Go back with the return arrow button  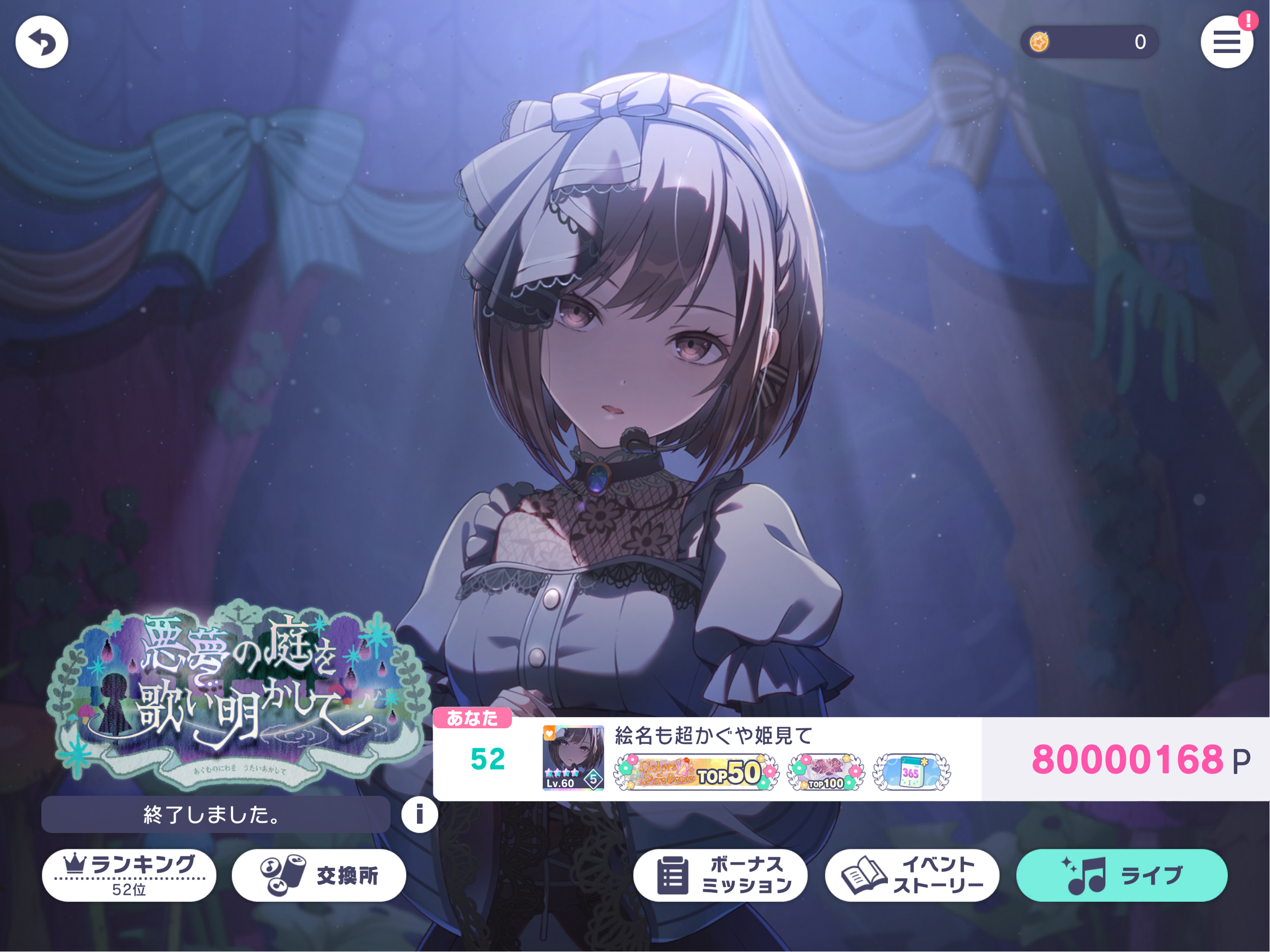[x=41, y=42]
